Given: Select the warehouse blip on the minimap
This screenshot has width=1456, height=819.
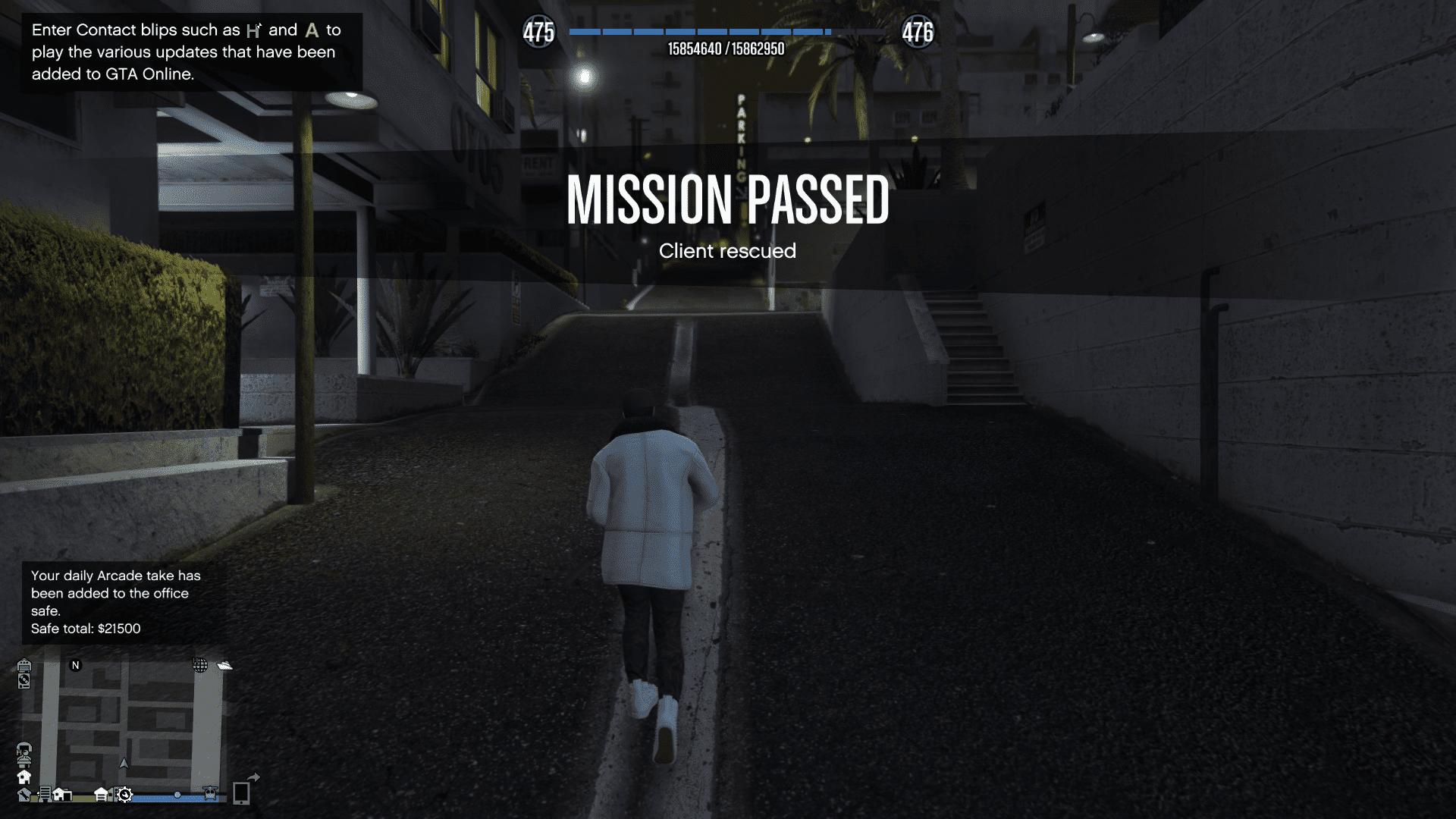Looking at the screenshot, I should (101, 794).
